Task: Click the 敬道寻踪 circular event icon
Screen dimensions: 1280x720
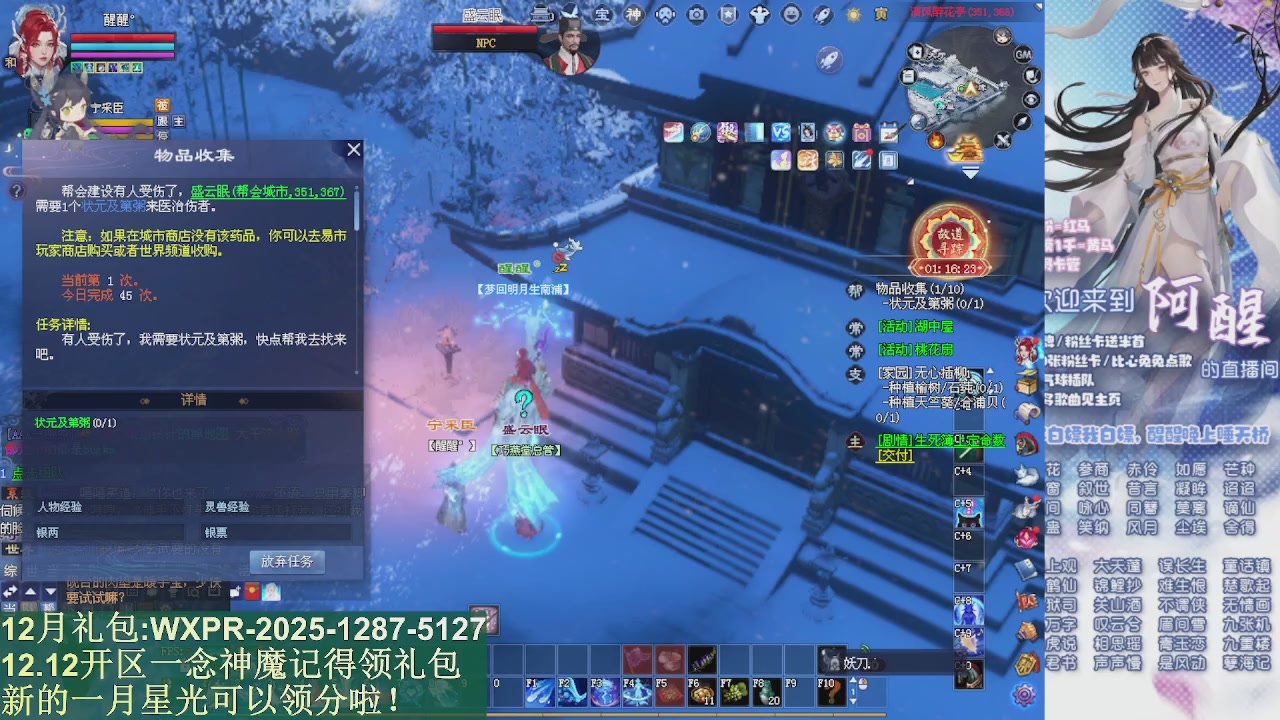Action: (951, 237)
